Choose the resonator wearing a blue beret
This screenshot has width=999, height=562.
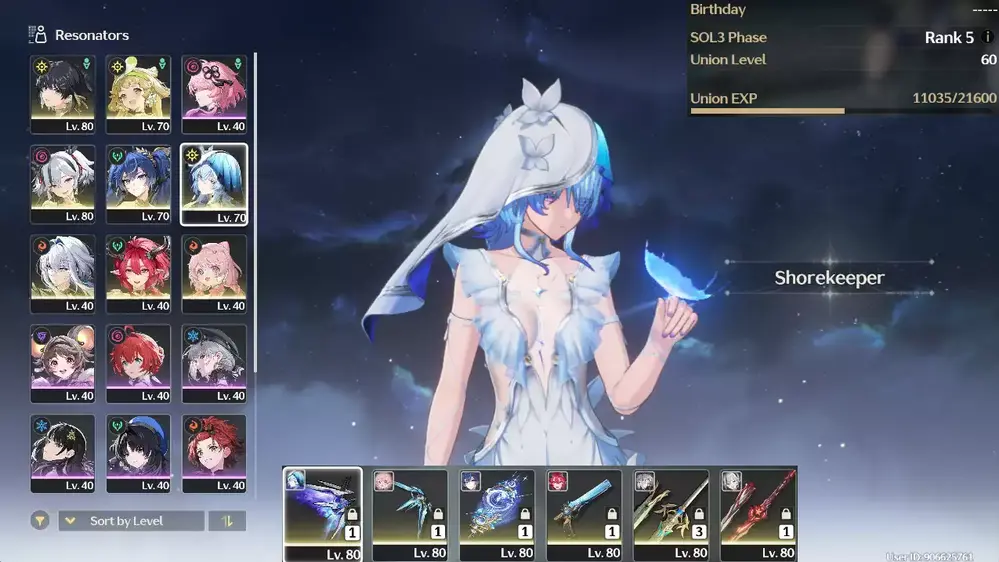pyautogui.click(x=139, y=454)
